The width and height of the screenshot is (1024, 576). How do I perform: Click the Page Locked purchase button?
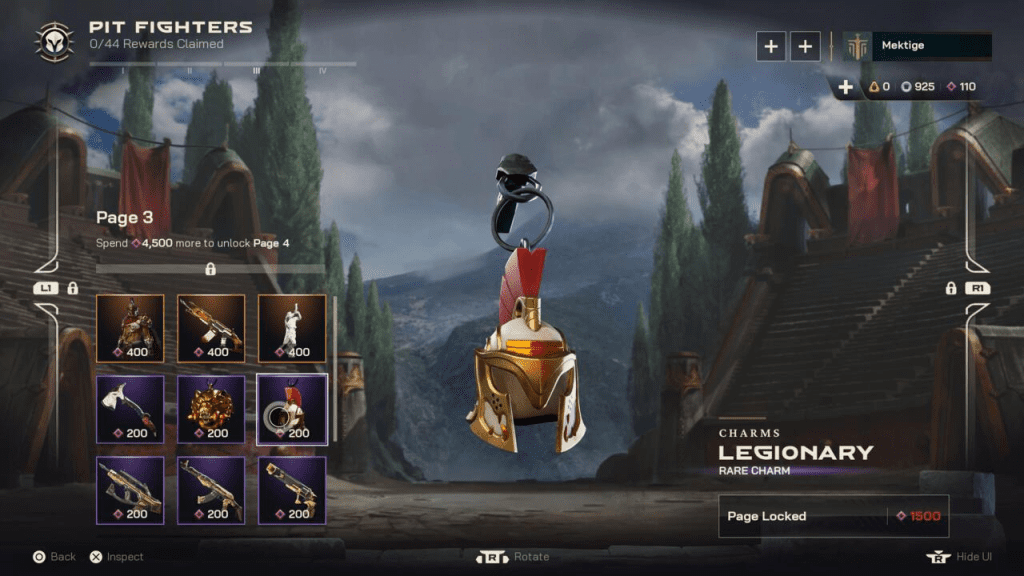[833, 516]
